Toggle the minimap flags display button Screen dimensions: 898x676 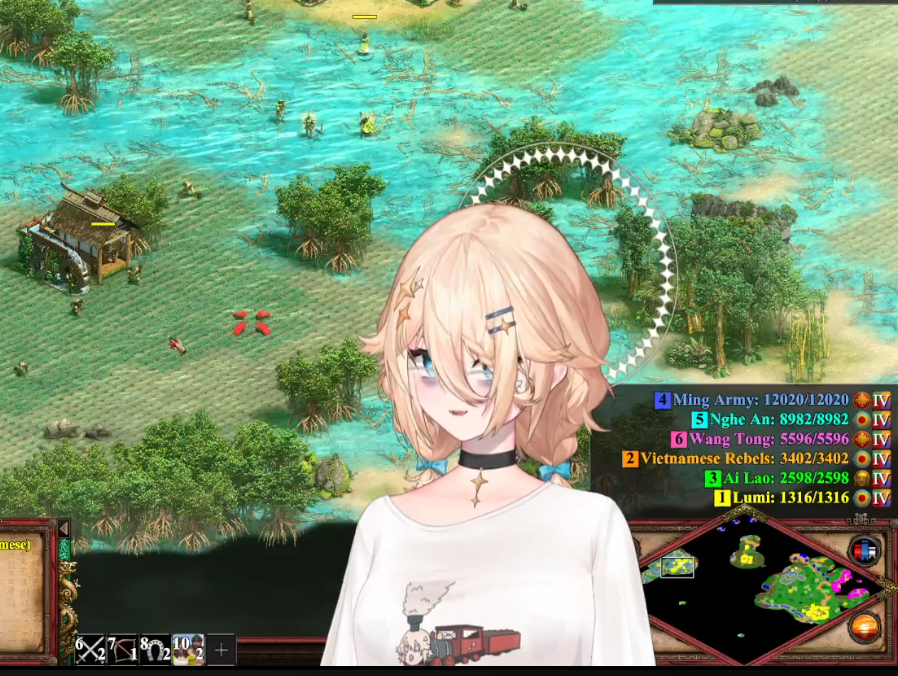coord(864,550)
